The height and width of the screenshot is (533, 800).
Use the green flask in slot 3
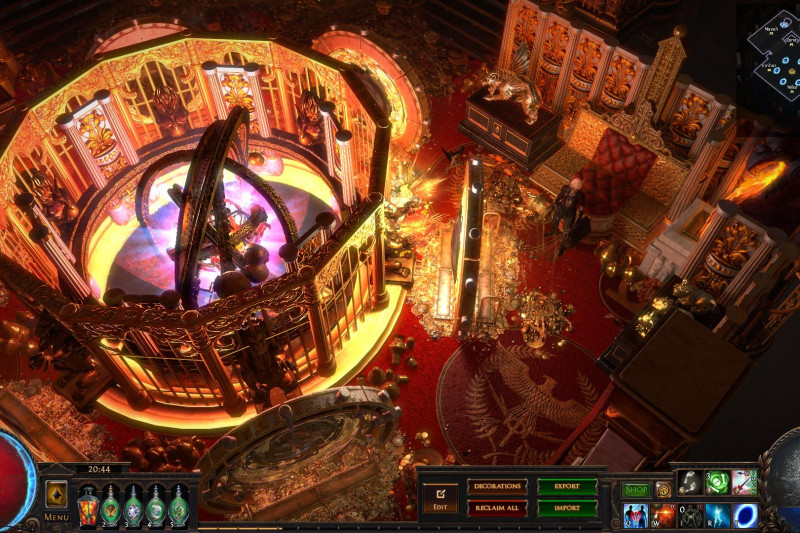[133, 505]
